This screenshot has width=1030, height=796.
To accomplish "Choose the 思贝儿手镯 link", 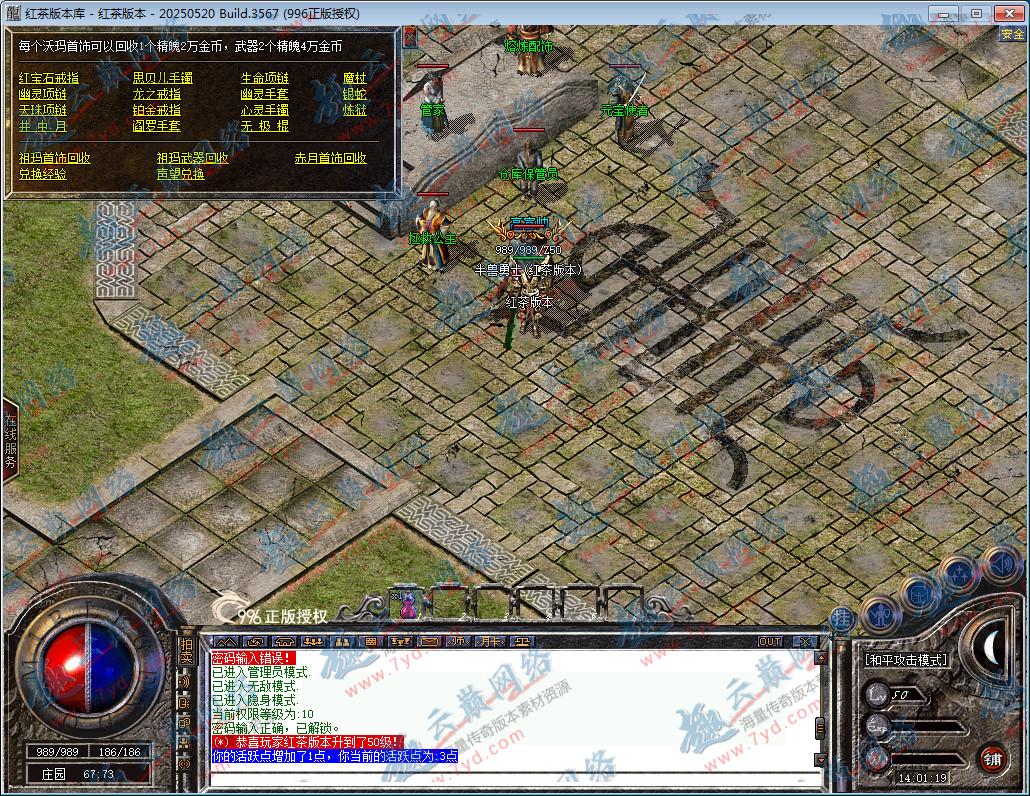I will point(162,78).
